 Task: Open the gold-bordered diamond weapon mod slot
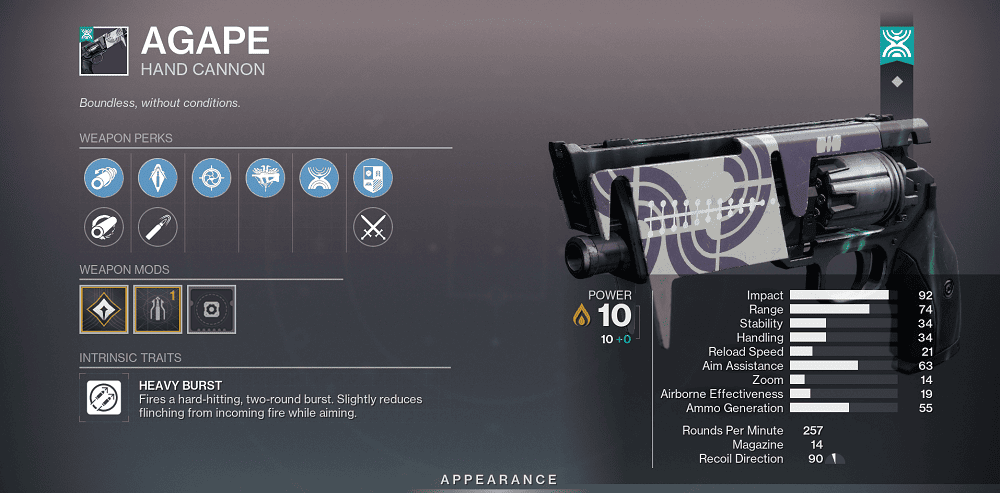(x=104, y=310)
